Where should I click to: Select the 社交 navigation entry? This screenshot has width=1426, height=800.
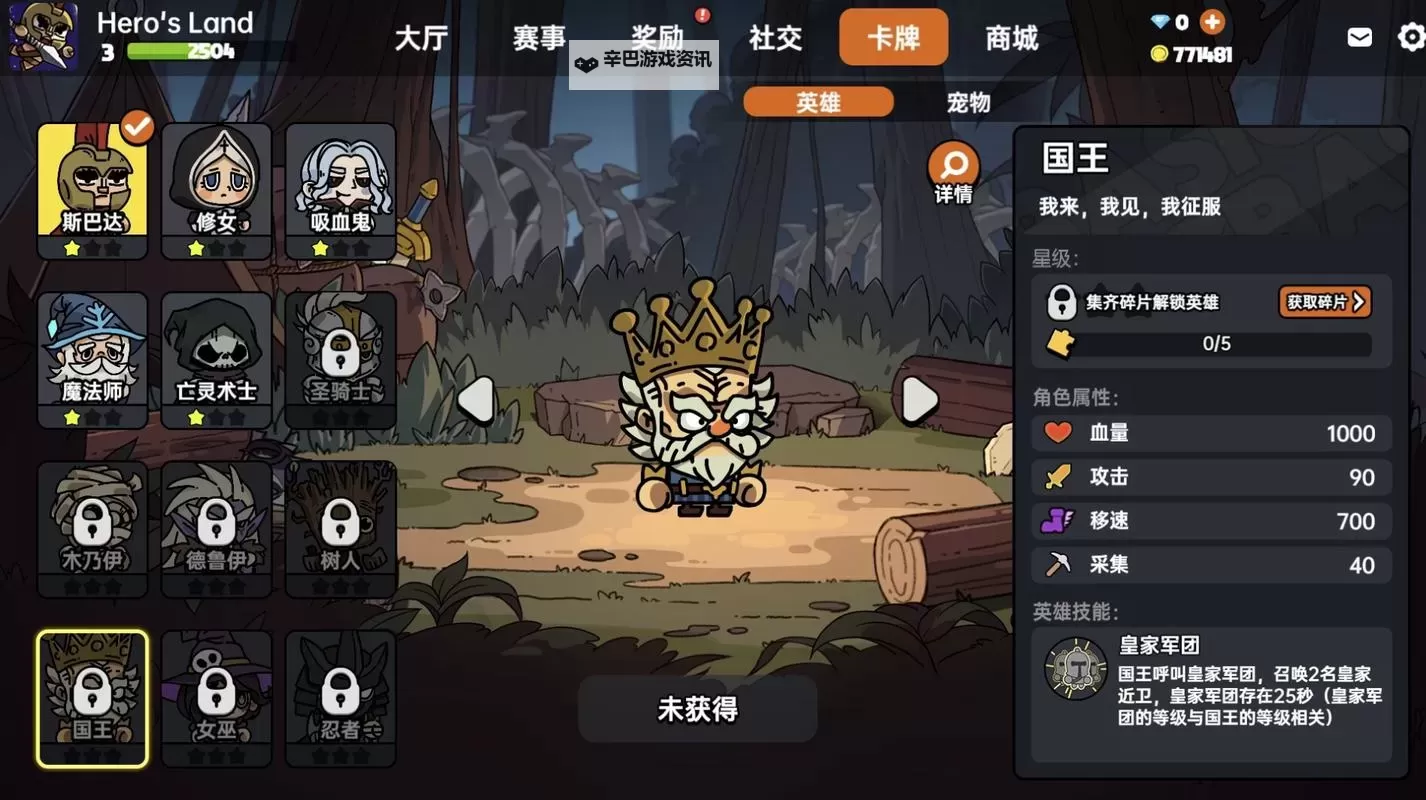(x=775, y=37)
